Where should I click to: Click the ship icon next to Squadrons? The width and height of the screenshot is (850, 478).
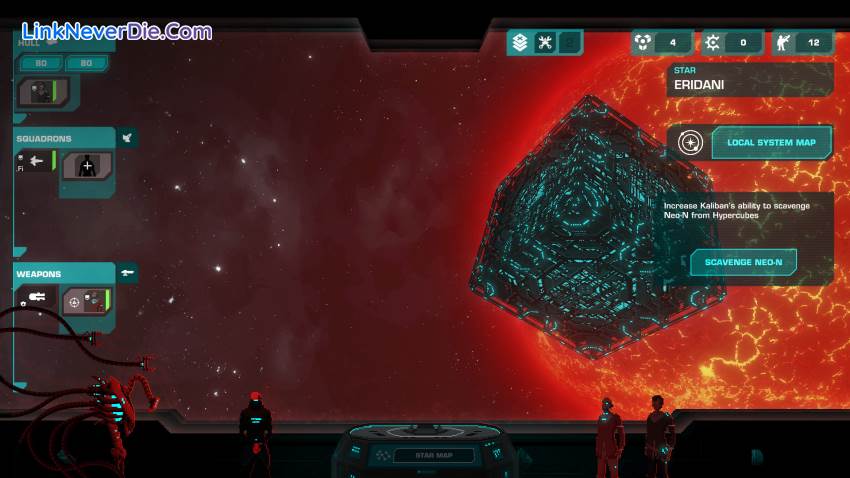click(127, 138)
